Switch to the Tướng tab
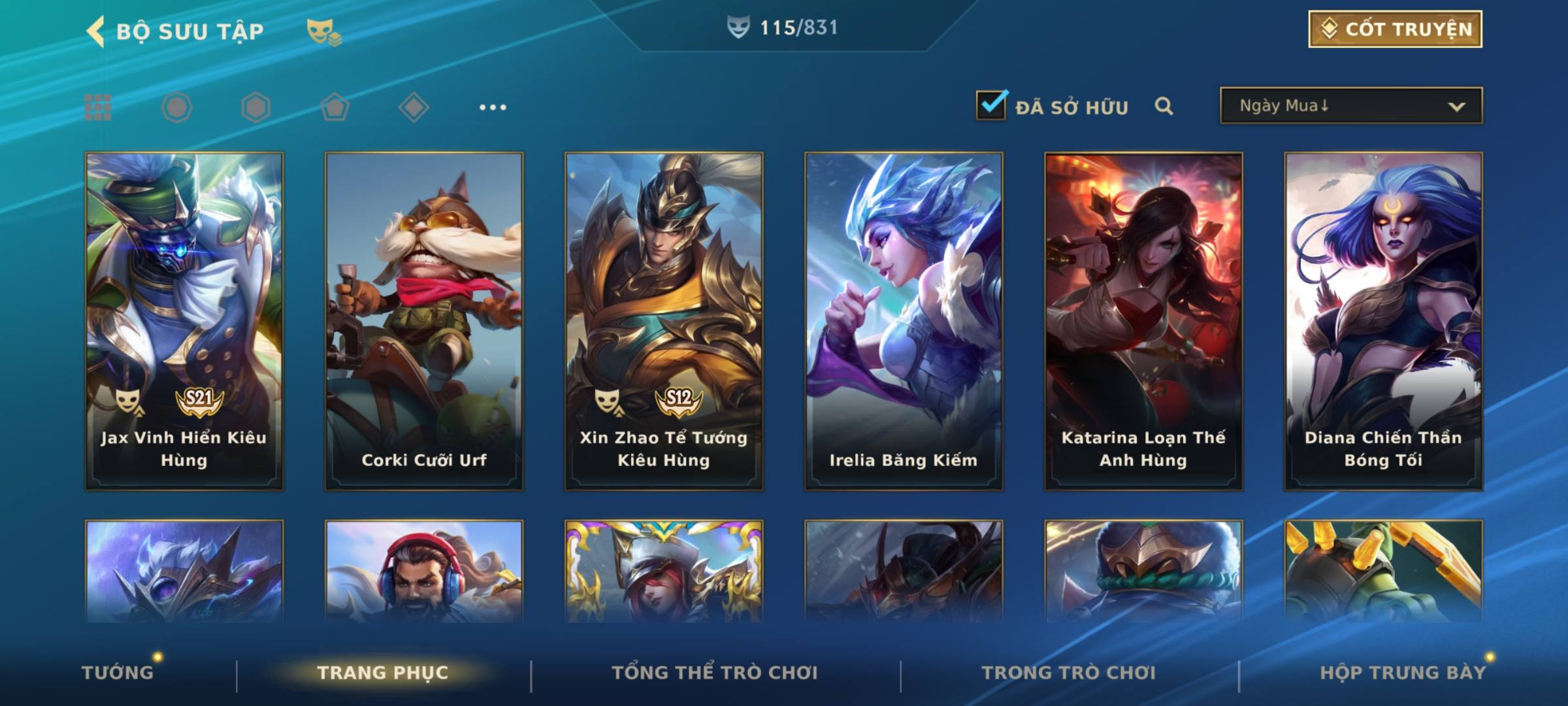Screen dimensions: 1568x706 pyautogui.click(x=118, y=673)
